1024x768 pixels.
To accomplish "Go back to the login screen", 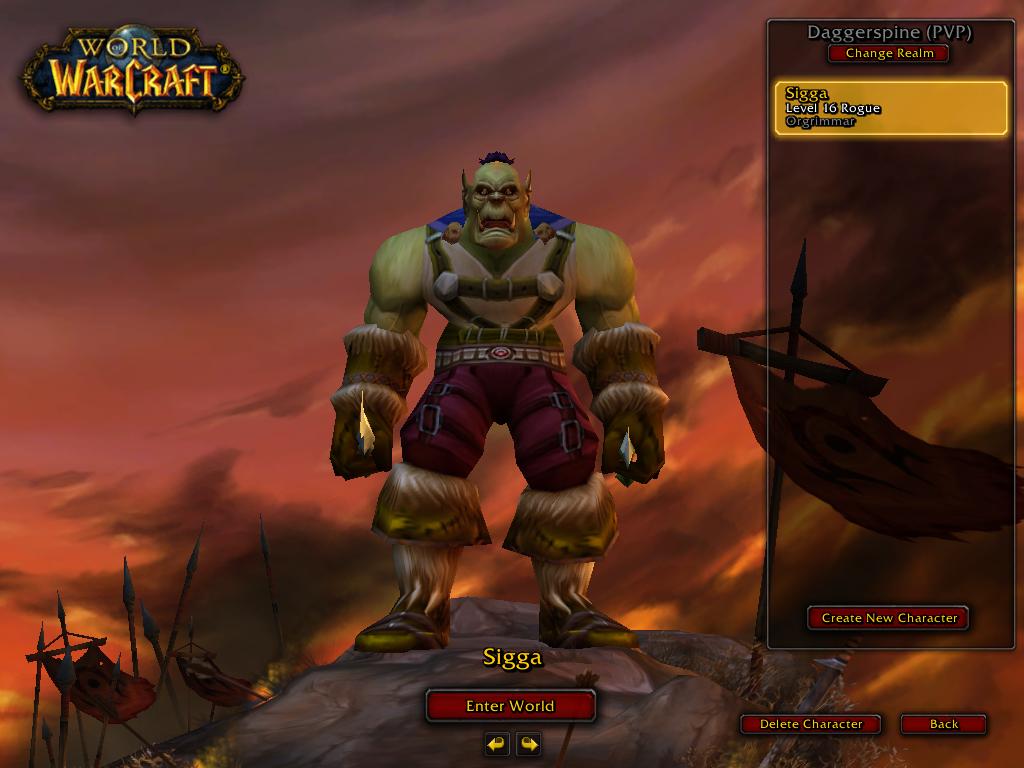I will pyautogui.click(x=943, y=724).
